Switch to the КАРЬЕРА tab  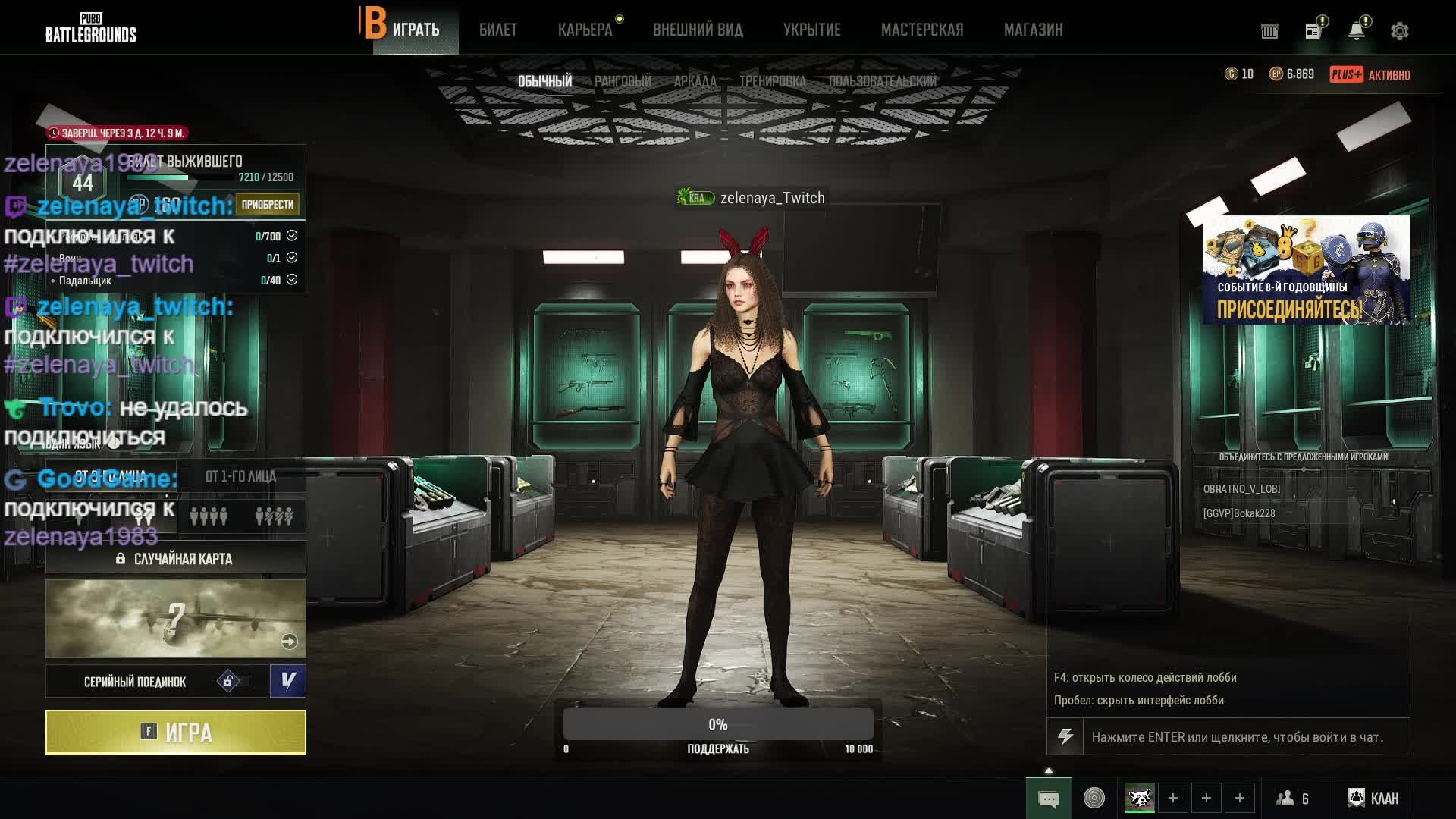585,30
